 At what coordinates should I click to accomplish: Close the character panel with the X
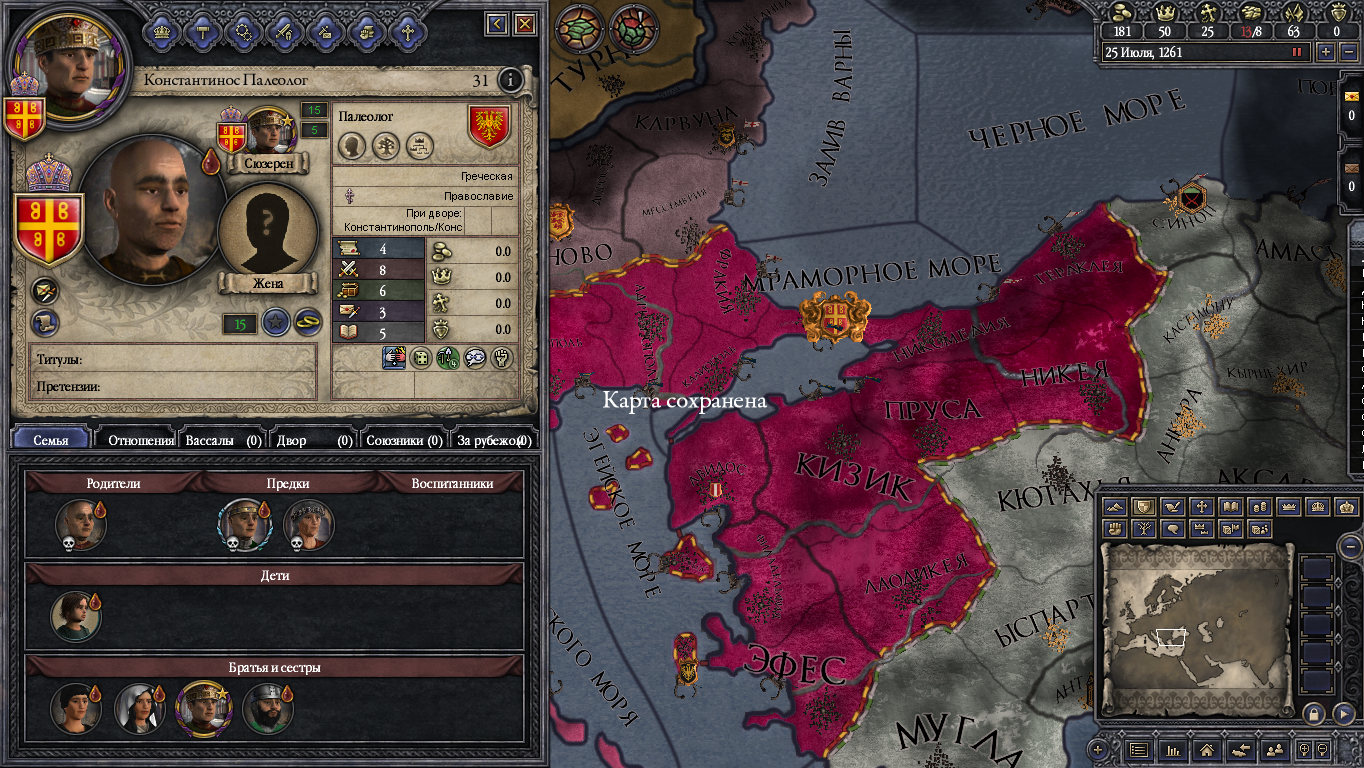(525, 24)
